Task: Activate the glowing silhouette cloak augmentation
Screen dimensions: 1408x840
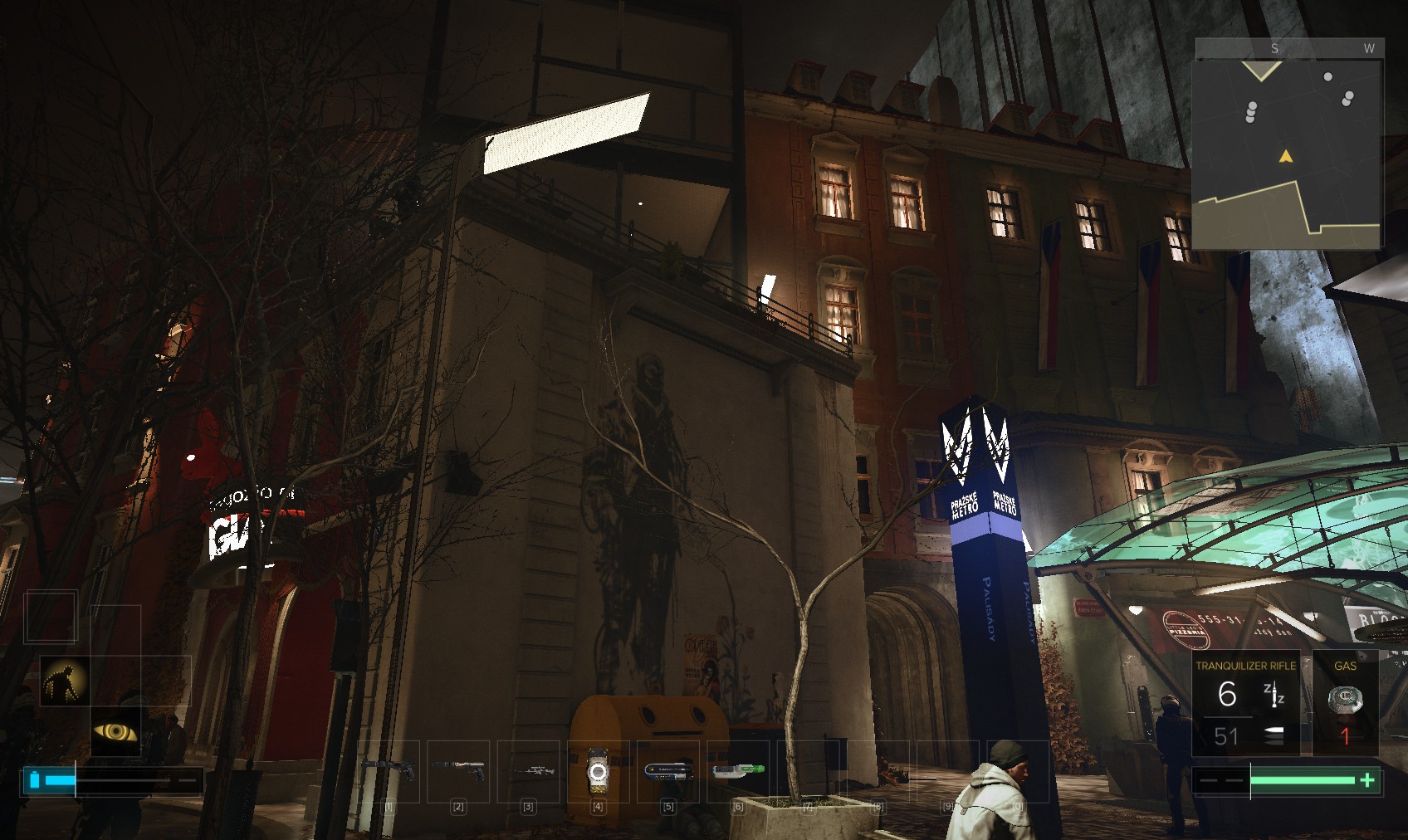Action: coord(65,681)
